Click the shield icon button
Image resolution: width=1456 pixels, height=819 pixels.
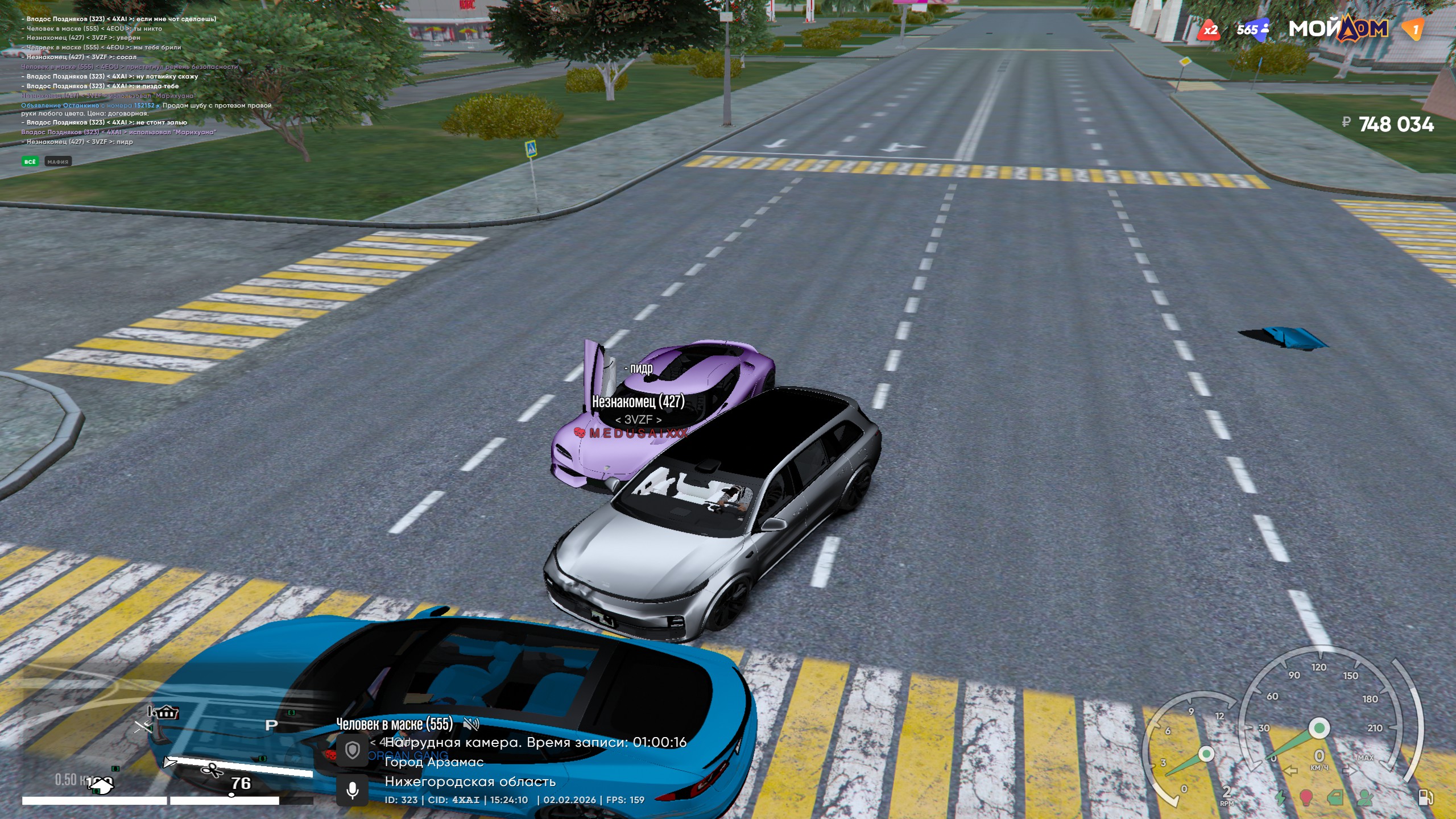click(x=353, y=750)
